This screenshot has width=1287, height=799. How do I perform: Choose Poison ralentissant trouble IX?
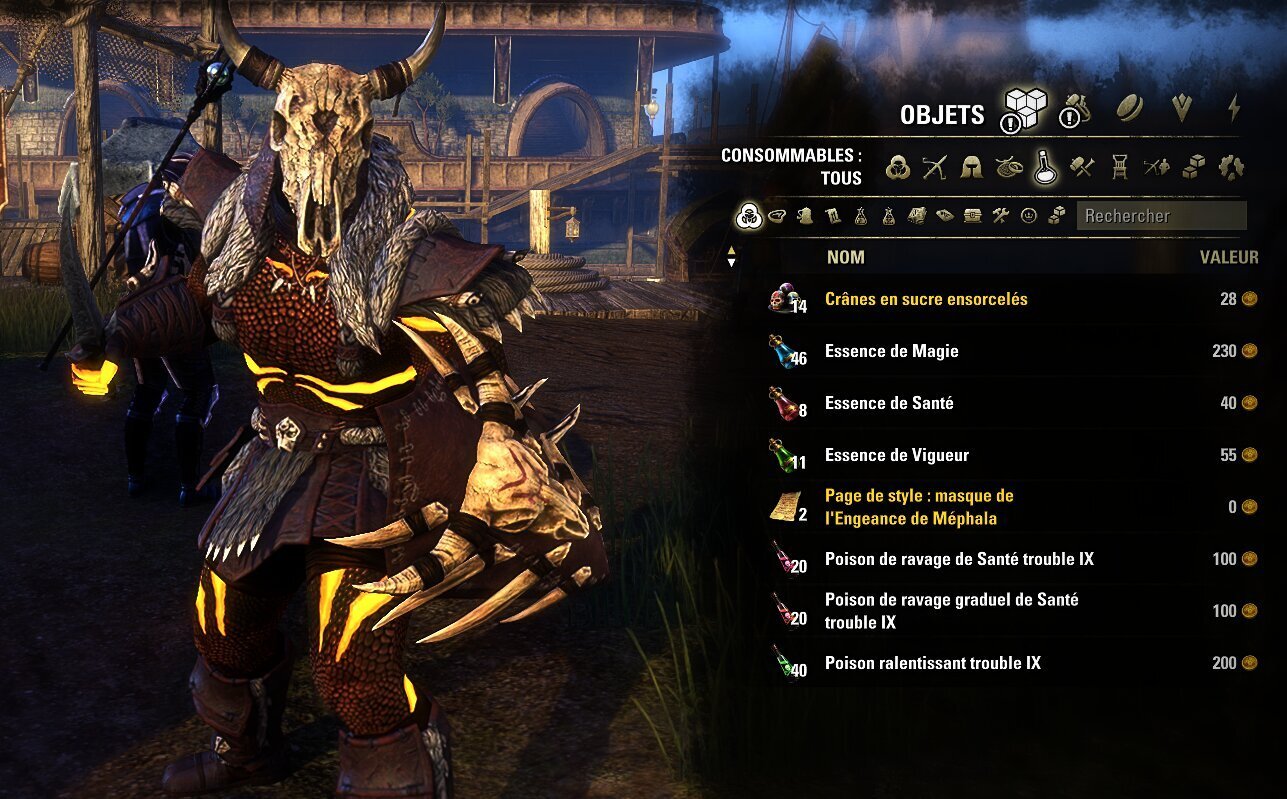click(932, 663)
